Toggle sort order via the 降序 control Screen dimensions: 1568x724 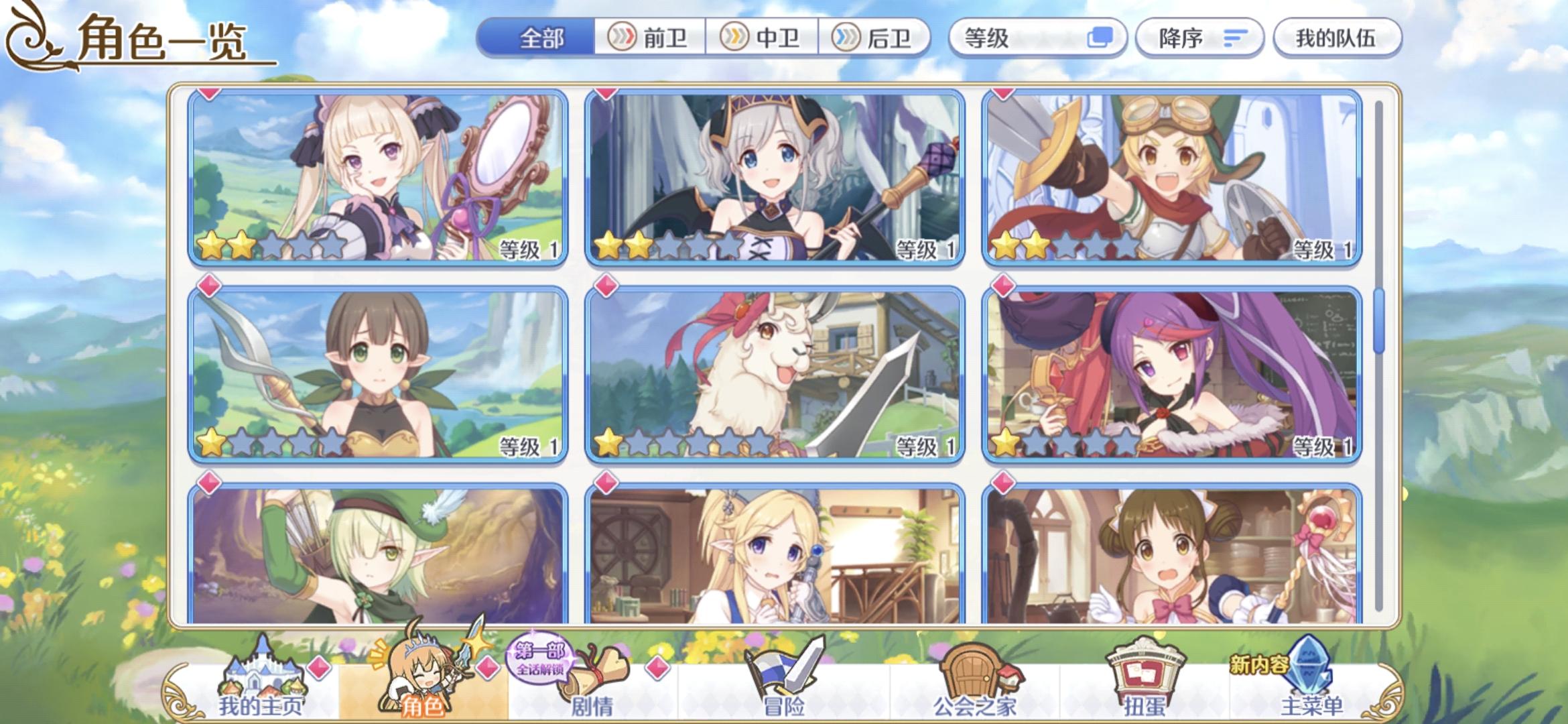coord(1199,38)
